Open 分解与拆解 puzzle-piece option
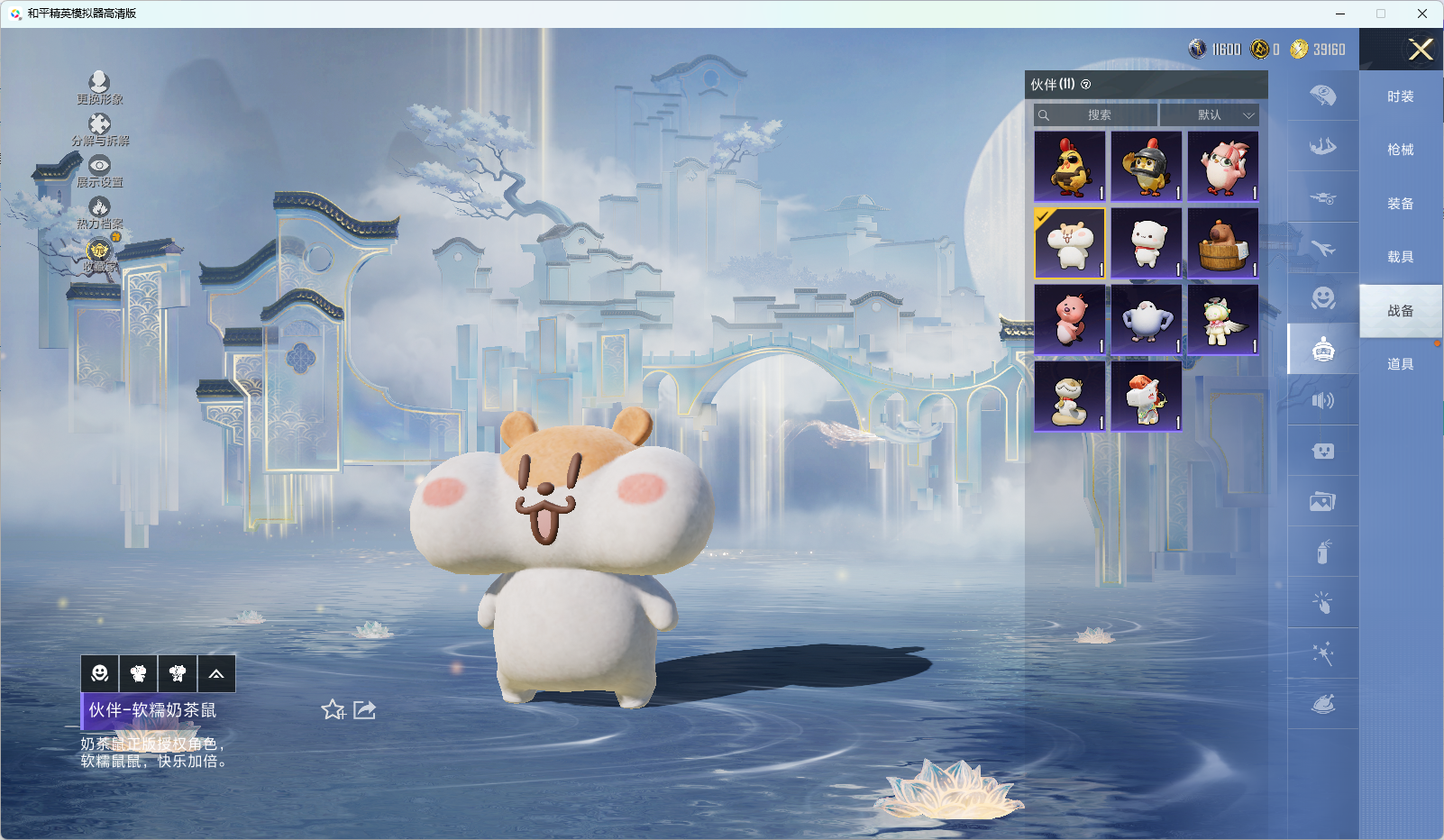 click(x=99, y=126)
